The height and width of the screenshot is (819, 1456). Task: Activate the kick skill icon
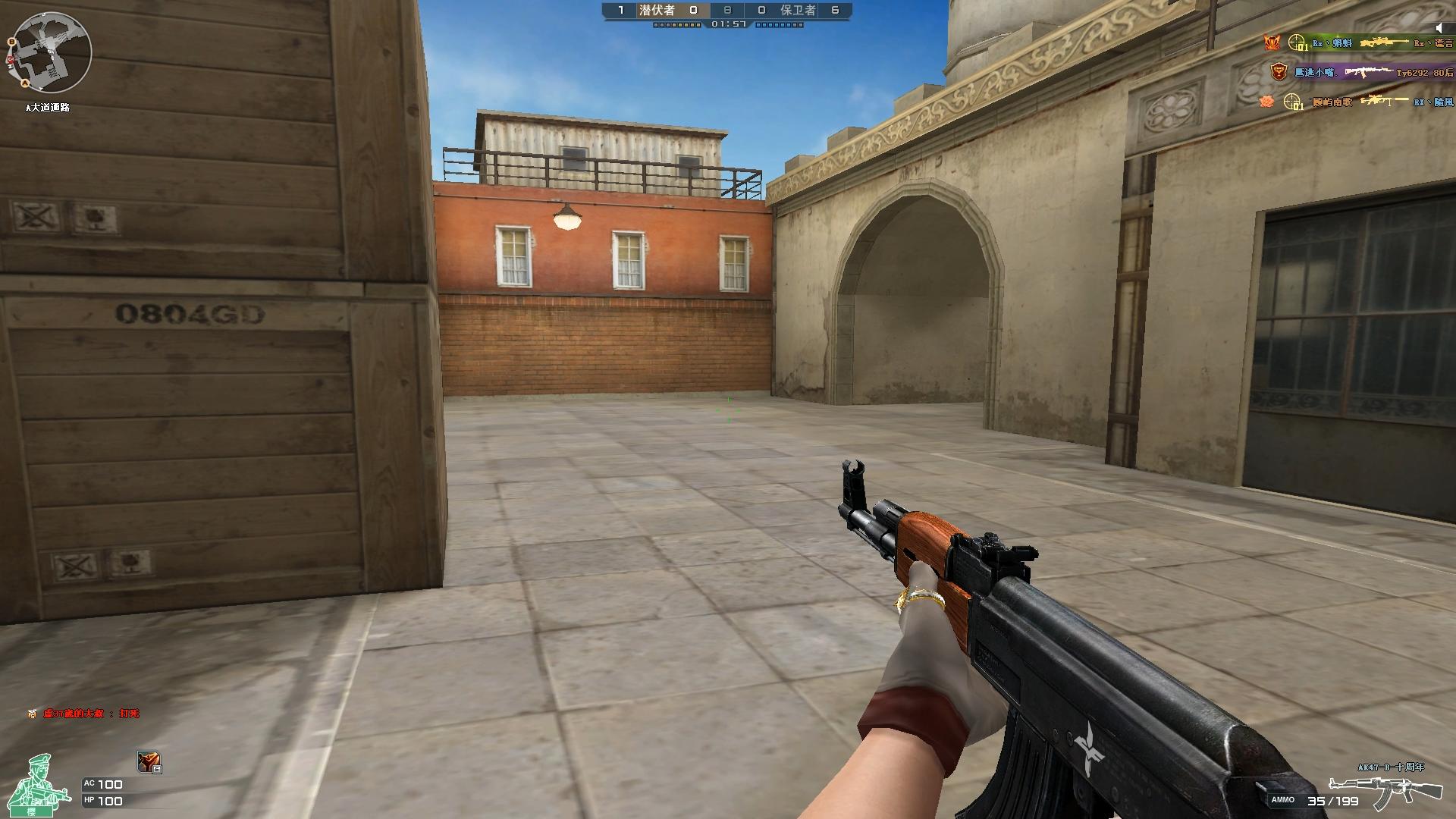pyautogui.click(x=149, y=761)
